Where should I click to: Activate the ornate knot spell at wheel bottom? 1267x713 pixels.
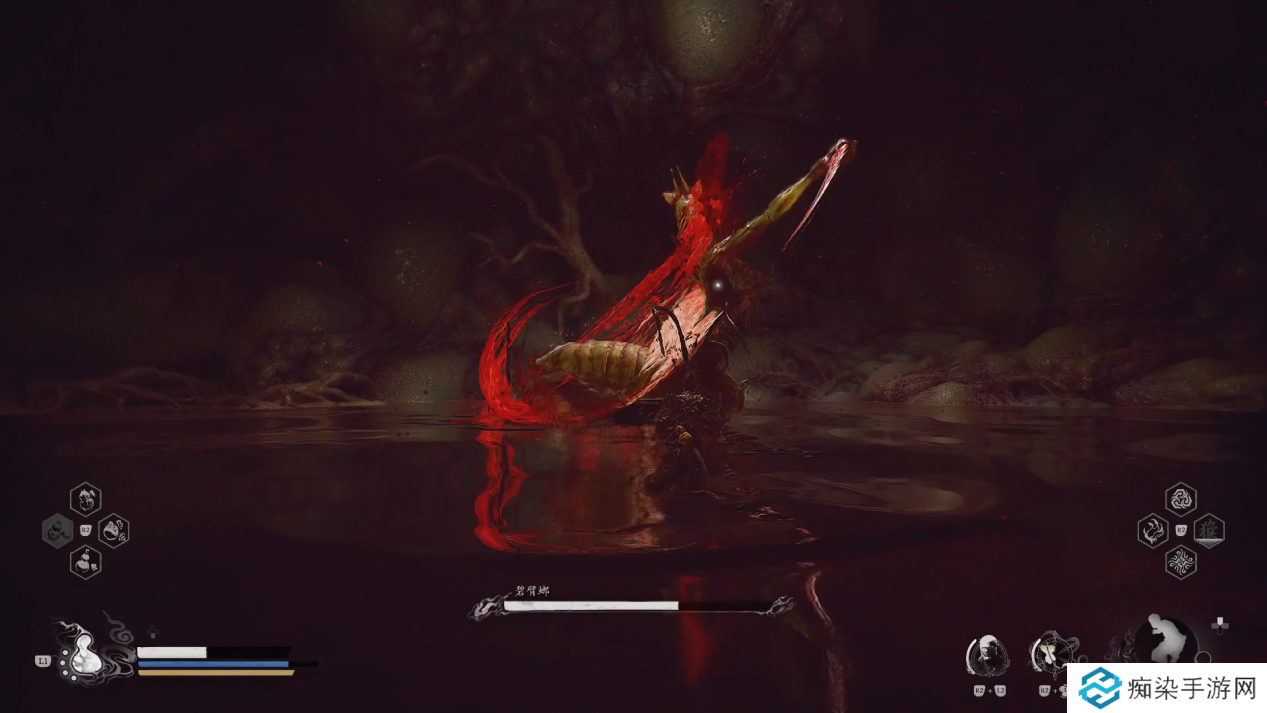pos(1181,562)
